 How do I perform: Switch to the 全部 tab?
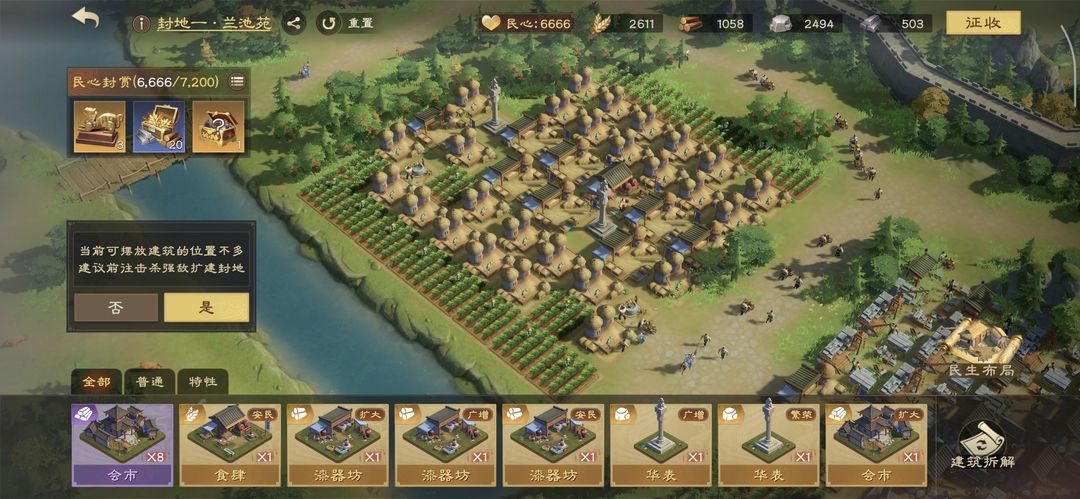point(96,382)
